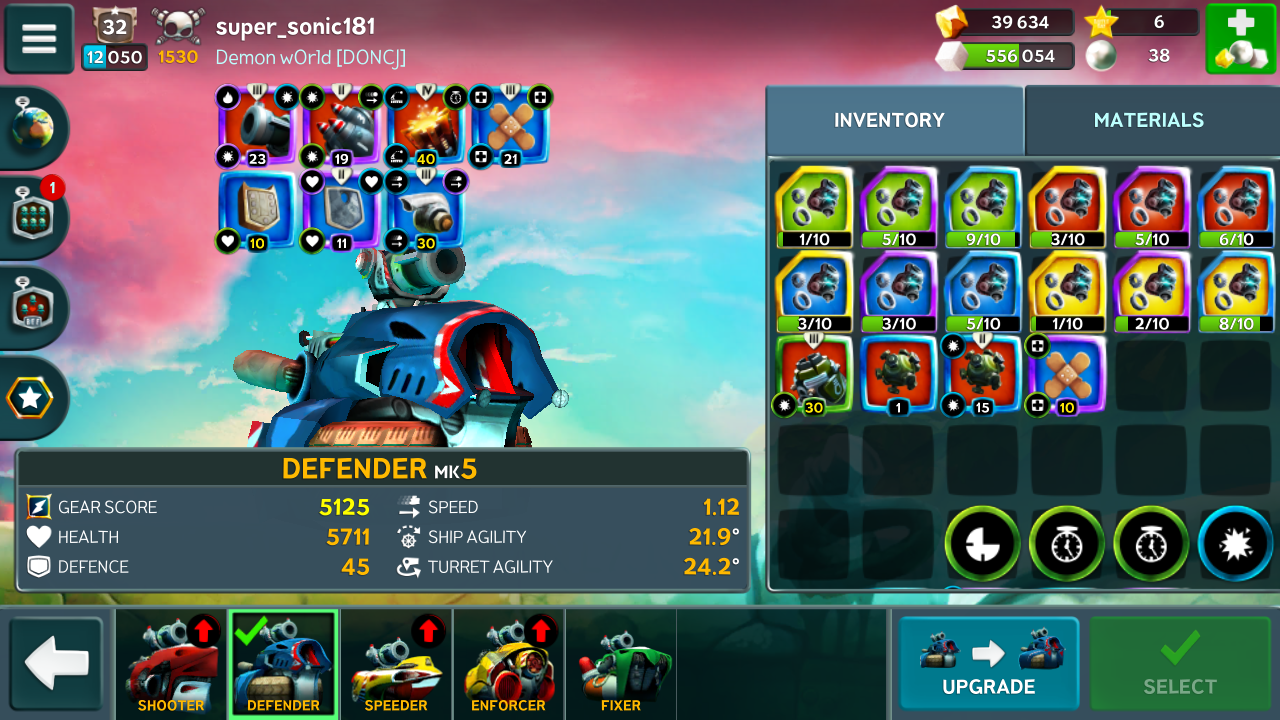
Task: Select the equipped explosive item level 40
Action: click(426, 127)
